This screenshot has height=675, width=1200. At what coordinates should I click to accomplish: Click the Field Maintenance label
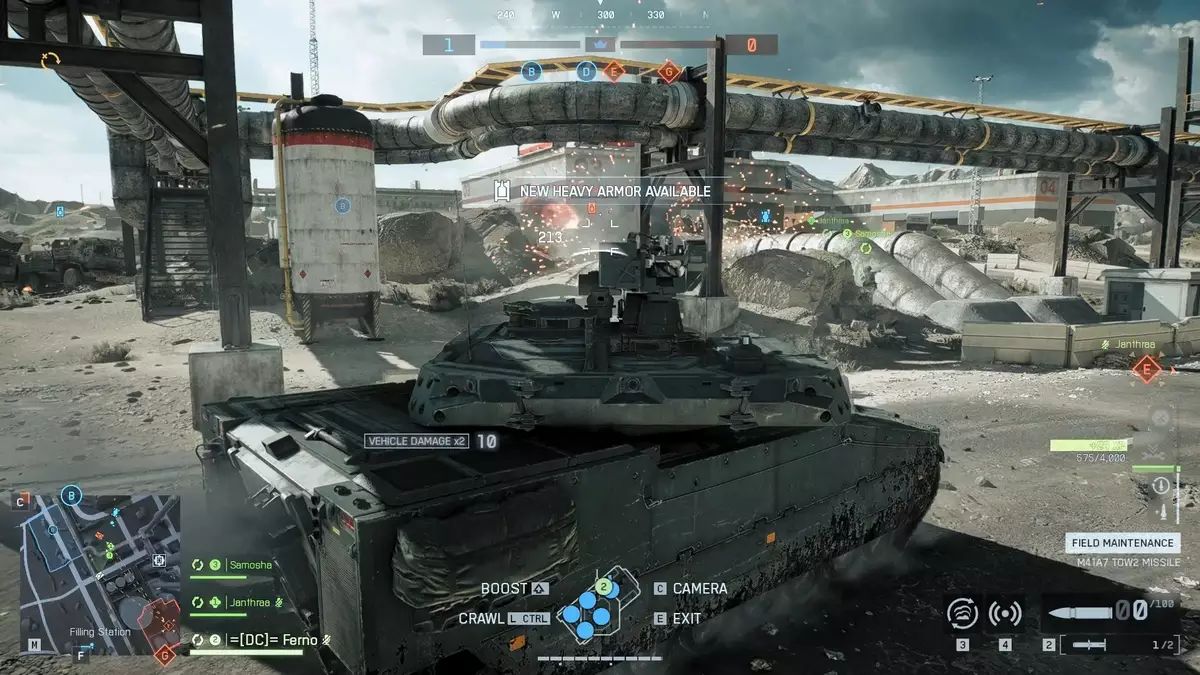point(1122,543)
